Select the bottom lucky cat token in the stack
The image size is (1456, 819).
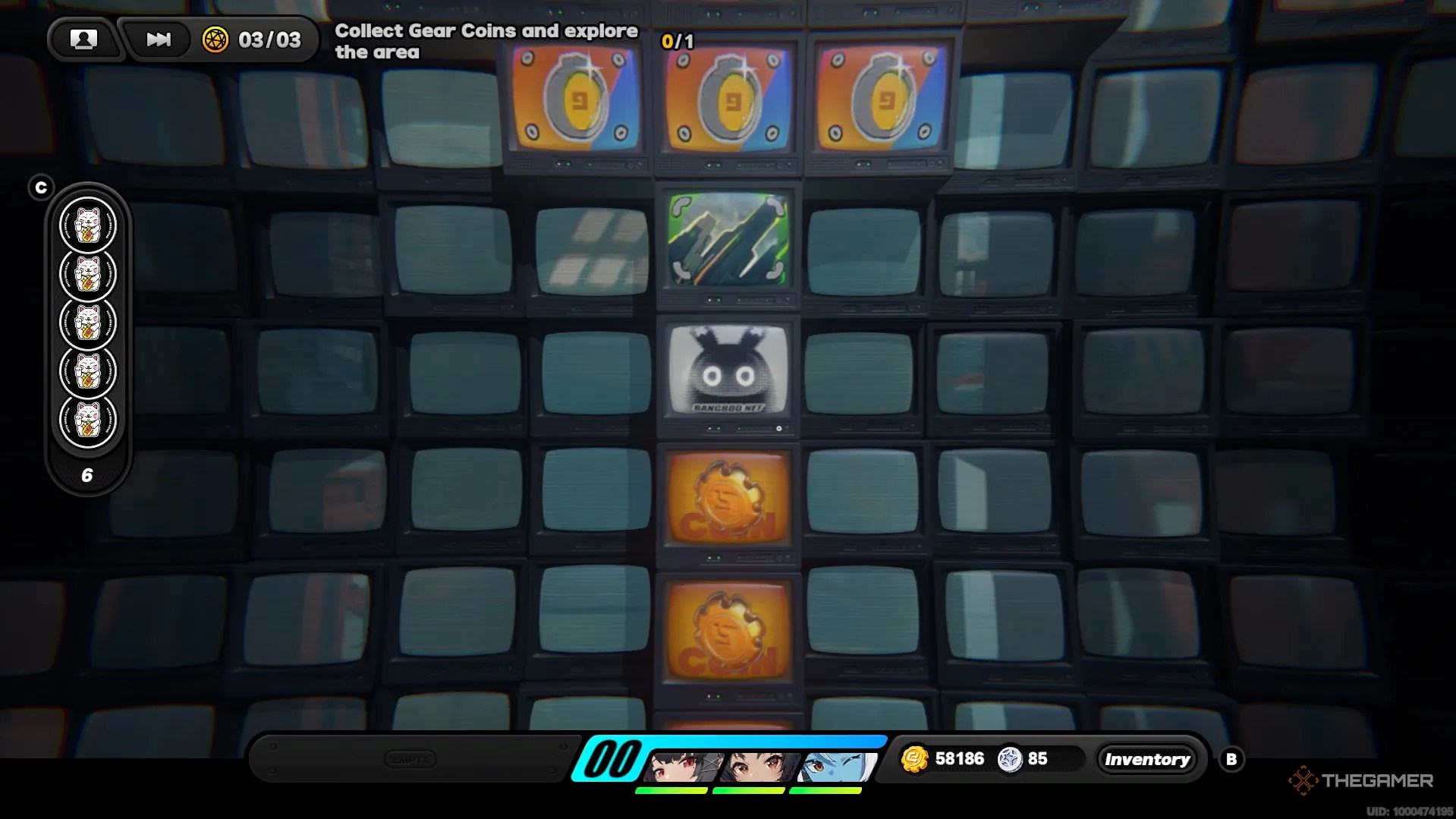[88, 418]
